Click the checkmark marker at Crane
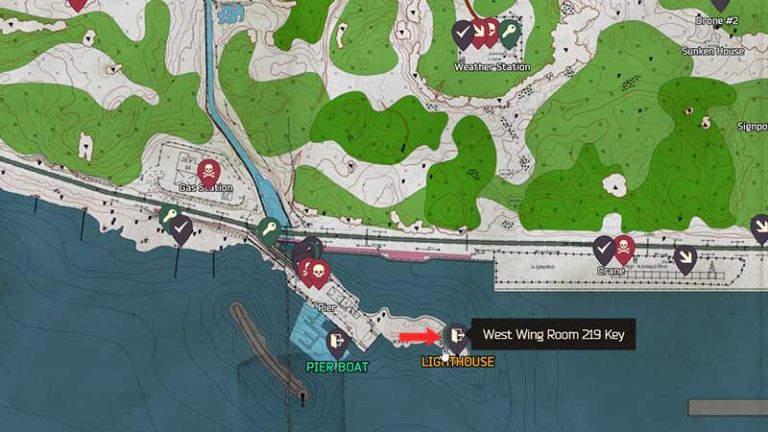This screenshot has height=432, width=768. click(604, 247)
